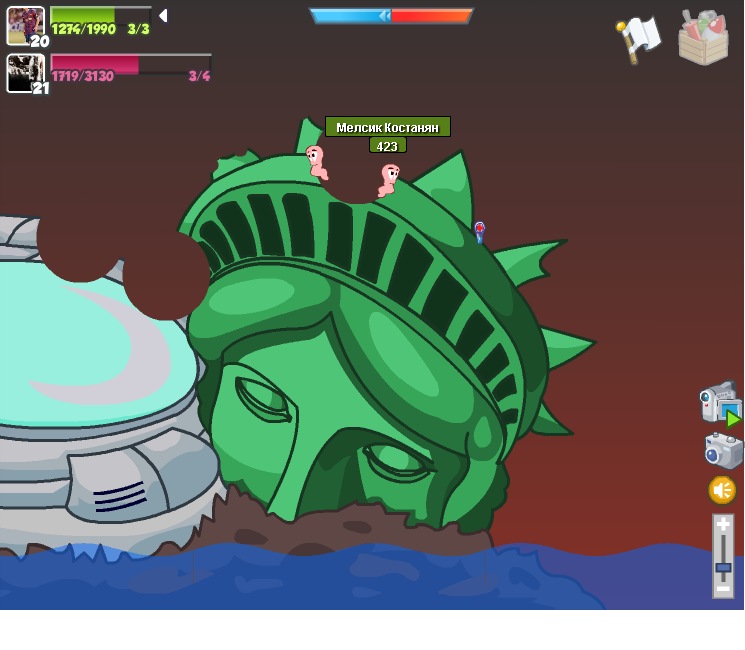Image resolution: width=745 pixels, height=650 pixels.
Task: Click the blue zoom slider handle
Action: coord(723,567)
